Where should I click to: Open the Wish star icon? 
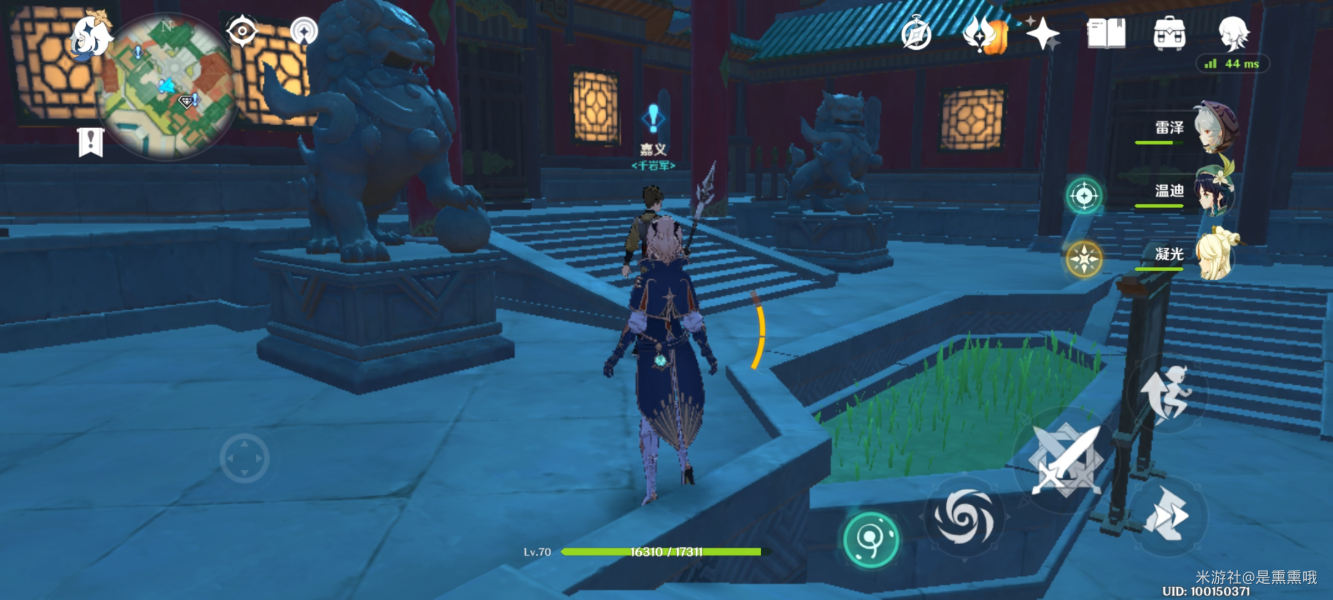tap(1042, 34)
